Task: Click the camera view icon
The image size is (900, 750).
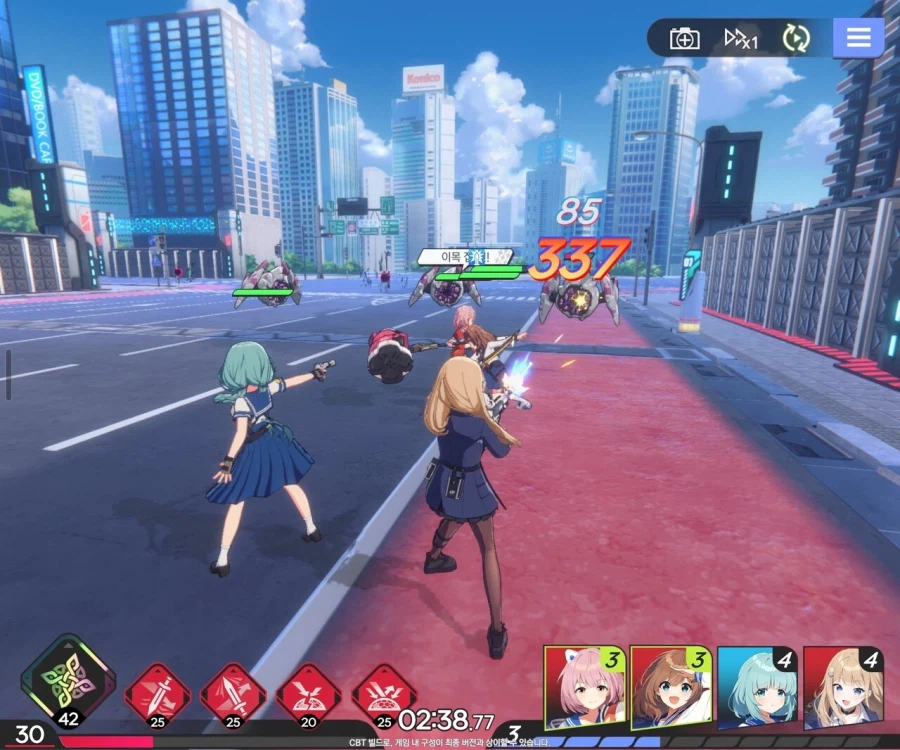Action: coord(685,39)
